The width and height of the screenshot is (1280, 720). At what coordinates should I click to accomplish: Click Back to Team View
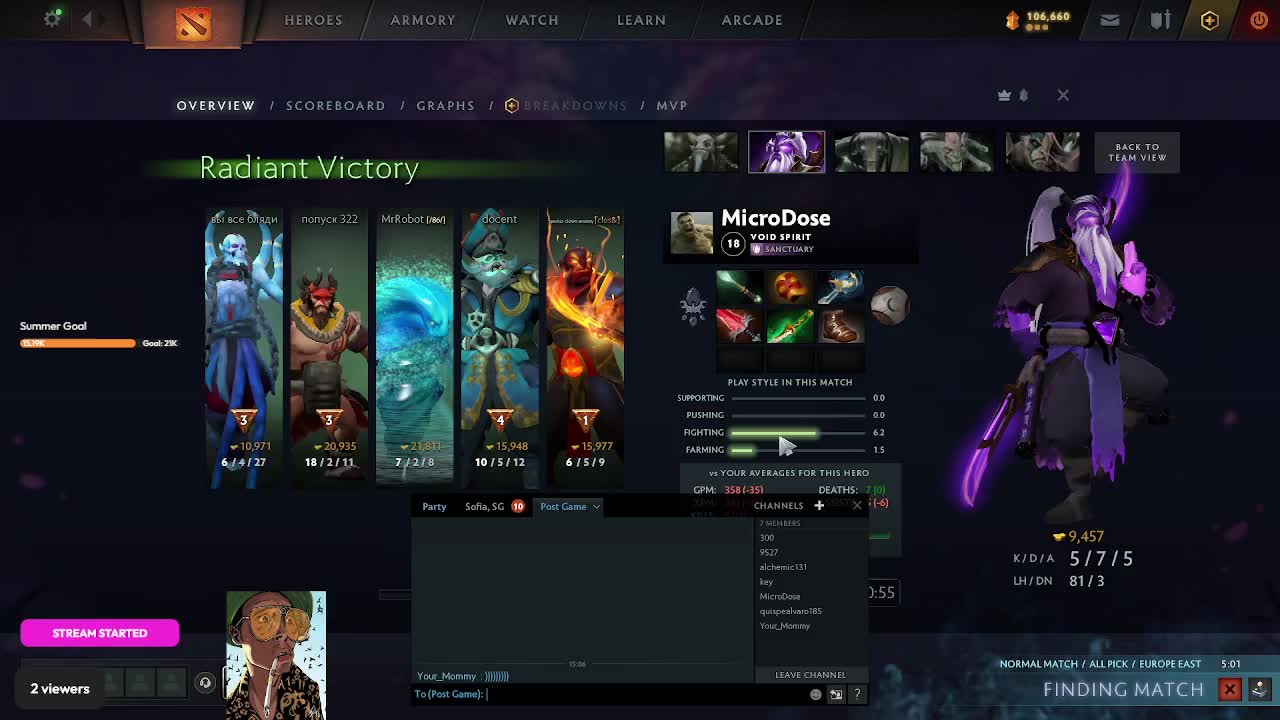click(1137, 152)
